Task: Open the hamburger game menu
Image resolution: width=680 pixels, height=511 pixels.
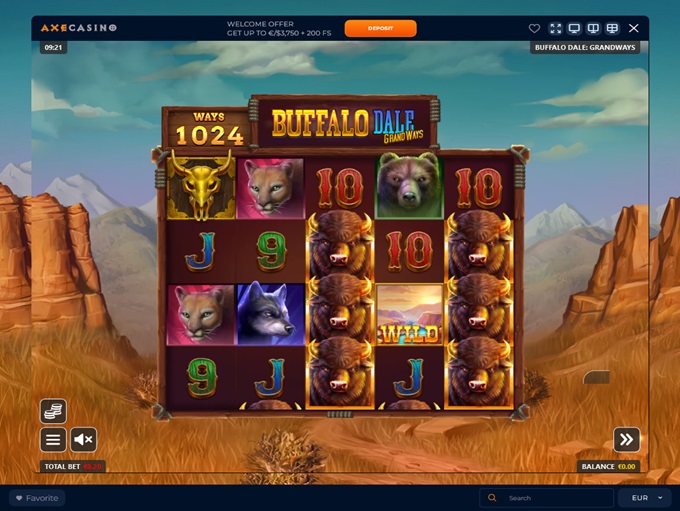Action: click(x=53, y=440)
